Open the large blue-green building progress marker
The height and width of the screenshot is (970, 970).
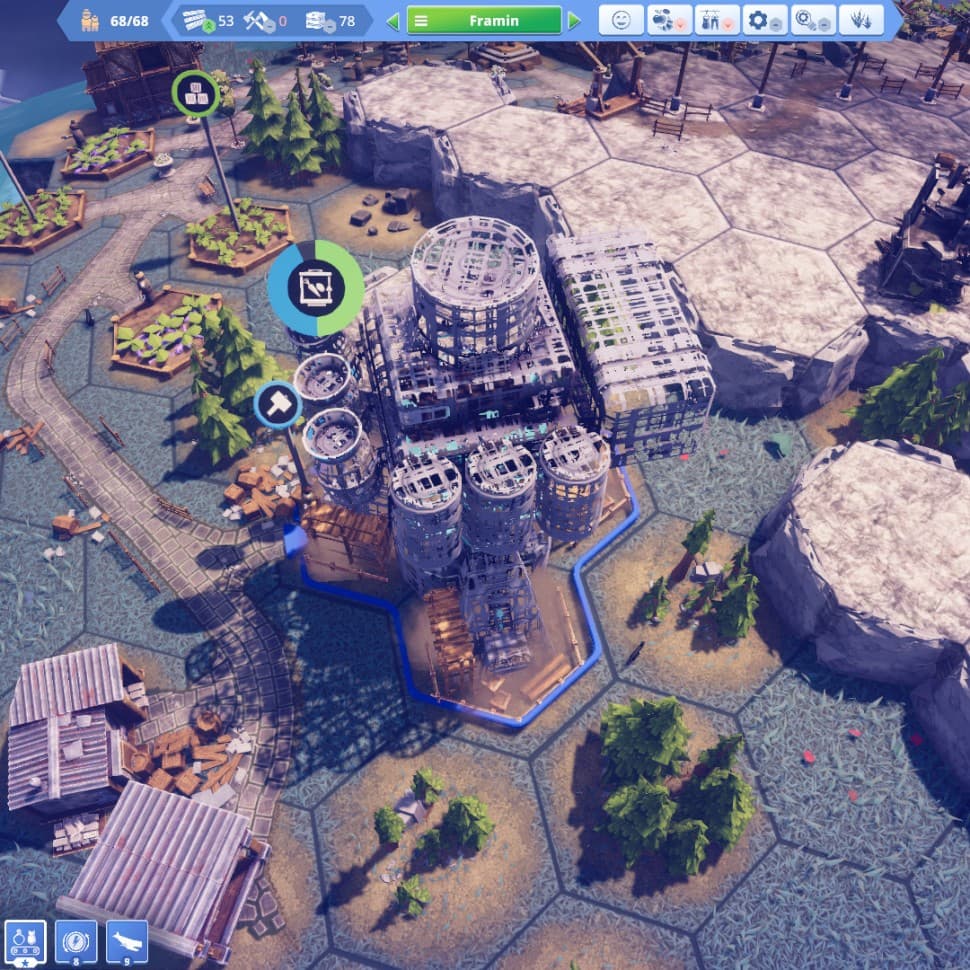(316, 288)
